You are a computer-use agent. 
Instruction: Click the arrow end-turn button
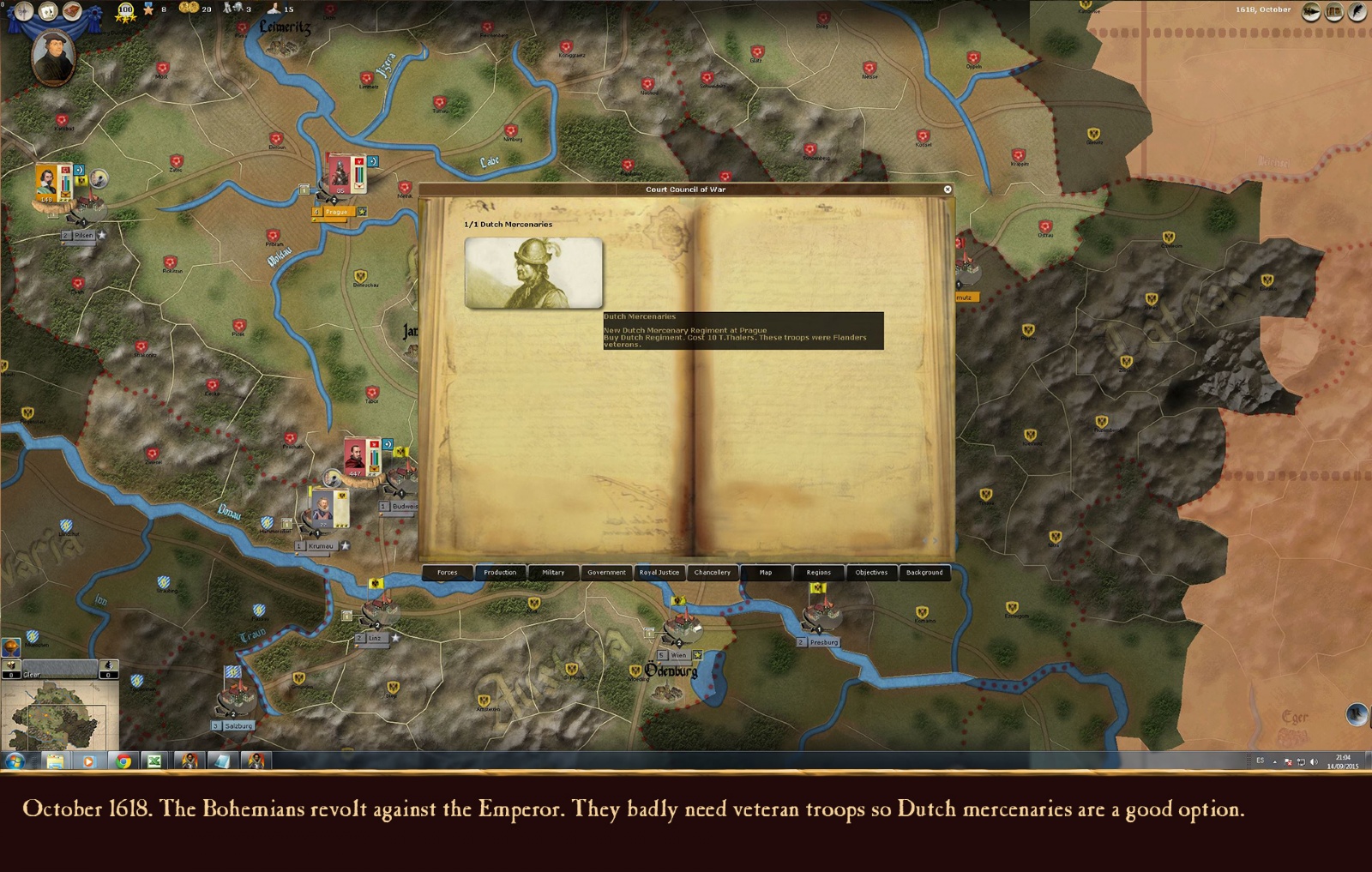pyautogui.click(x=1312, y=11)
